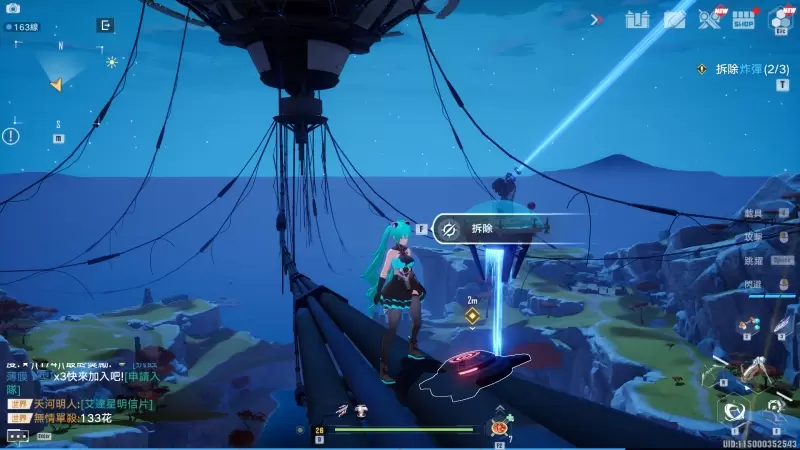
Task: Open the SHOP store icon
Action: pos(743,19)
